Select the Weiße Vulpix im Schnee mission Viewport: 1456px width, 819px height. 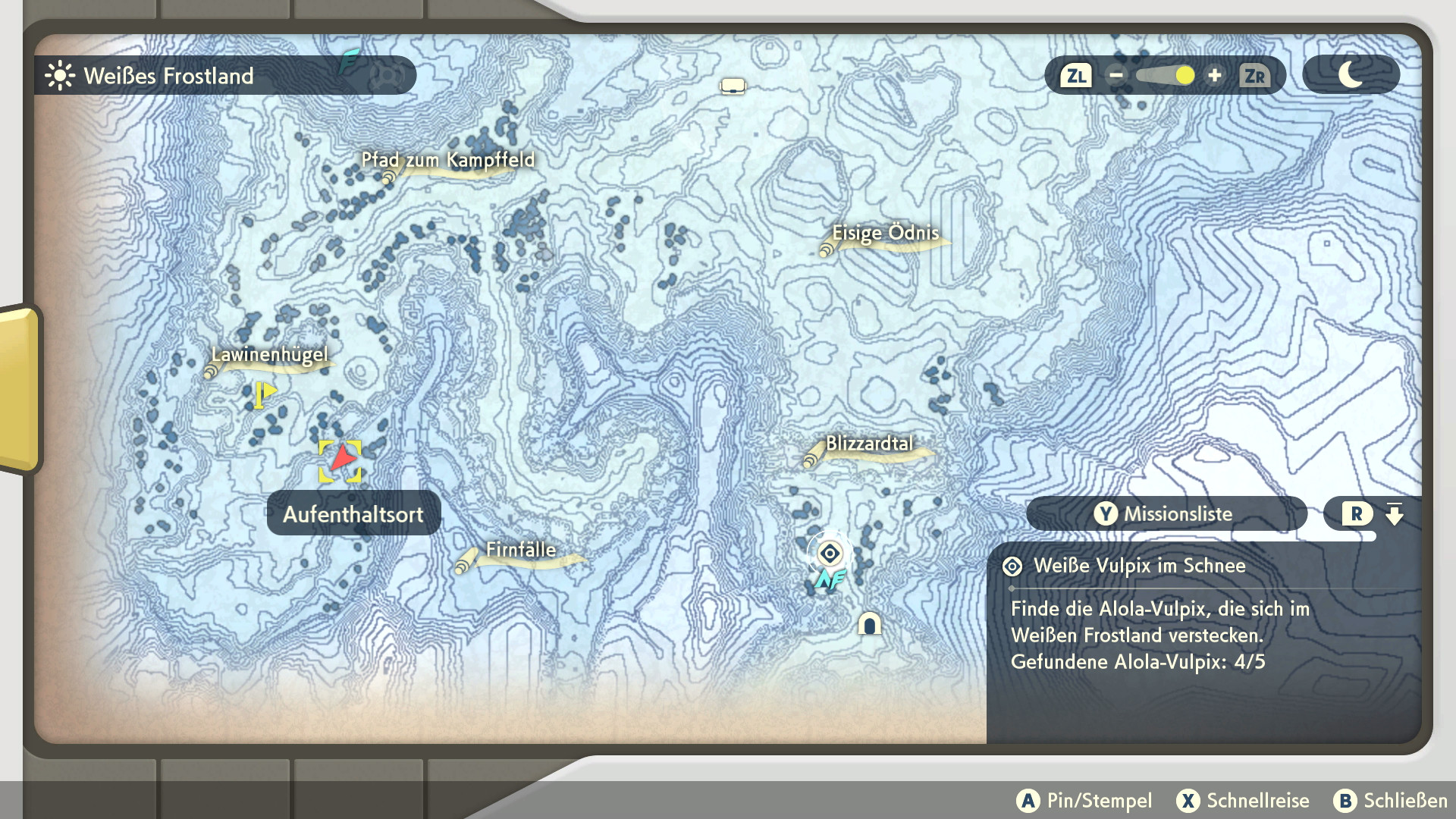pyautogui.click(x=1139, y=566)
